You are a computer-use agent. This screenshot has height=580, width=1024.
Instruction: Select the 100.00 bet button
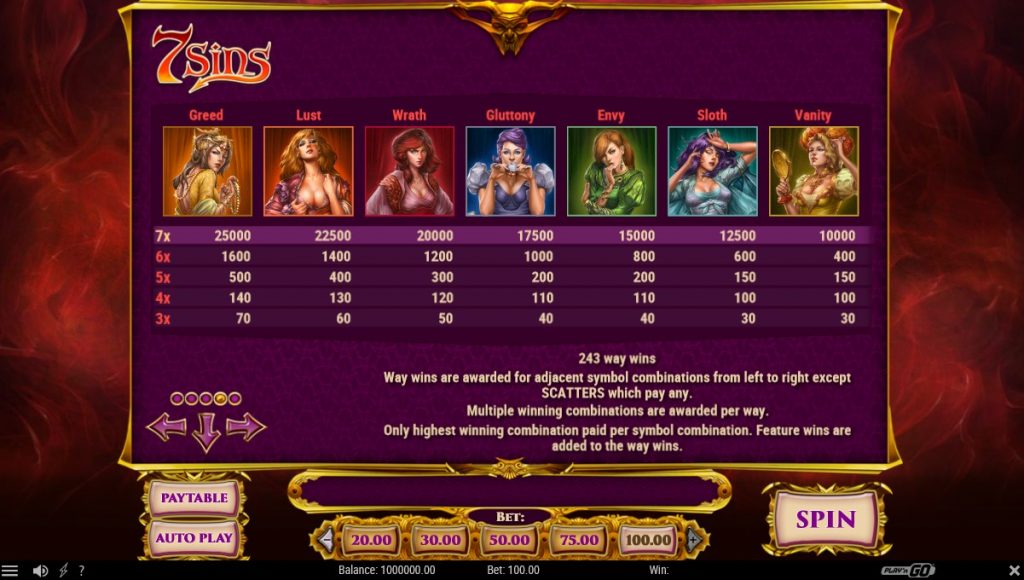(x=647, y=540)
